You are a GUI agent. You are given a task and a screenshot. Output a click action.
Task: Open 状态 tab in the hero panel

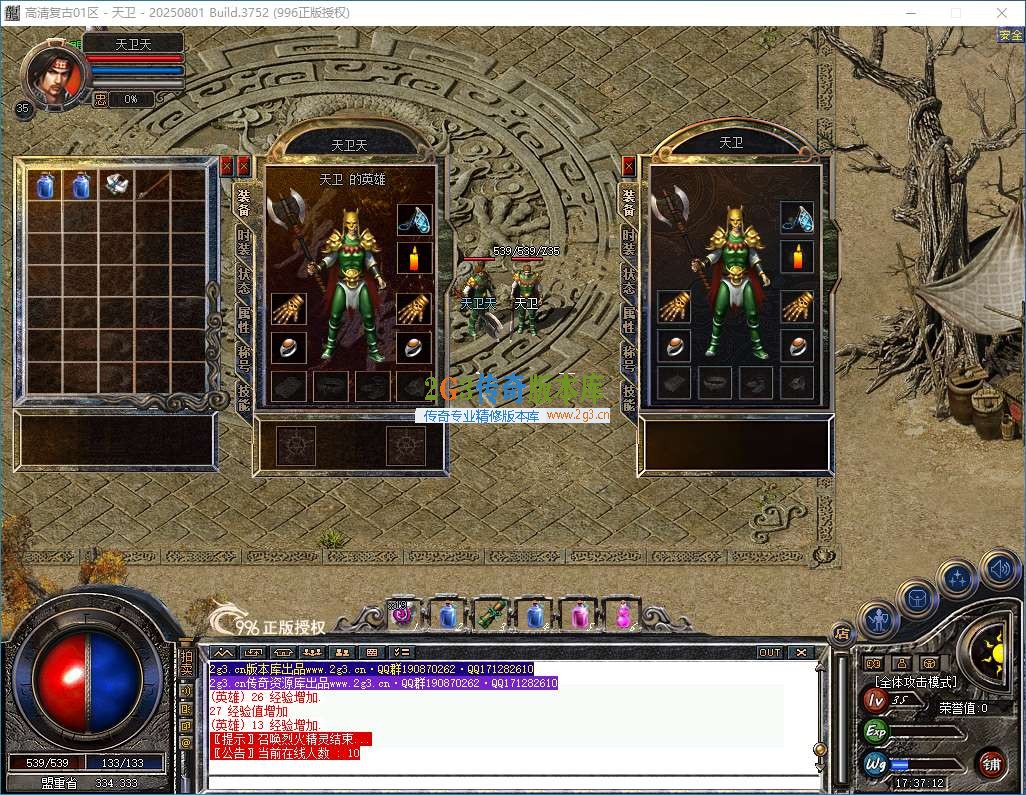point(243,279)
